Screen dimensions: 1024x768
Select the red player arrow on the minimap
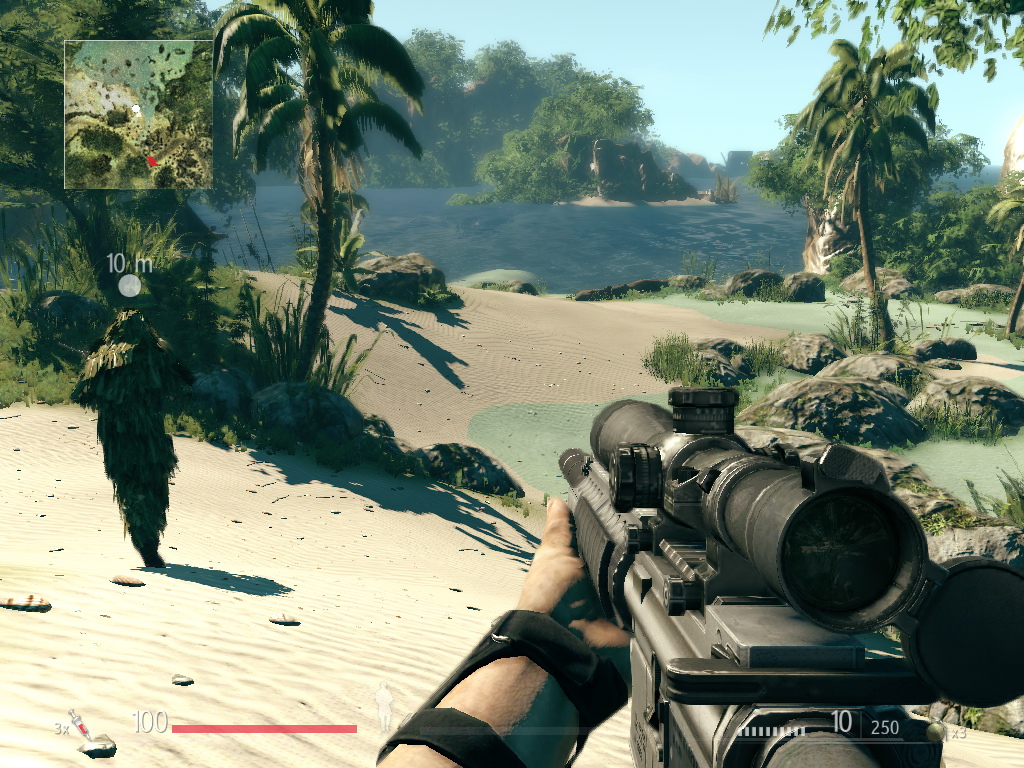pyautogui.click(x=151, y=160)
